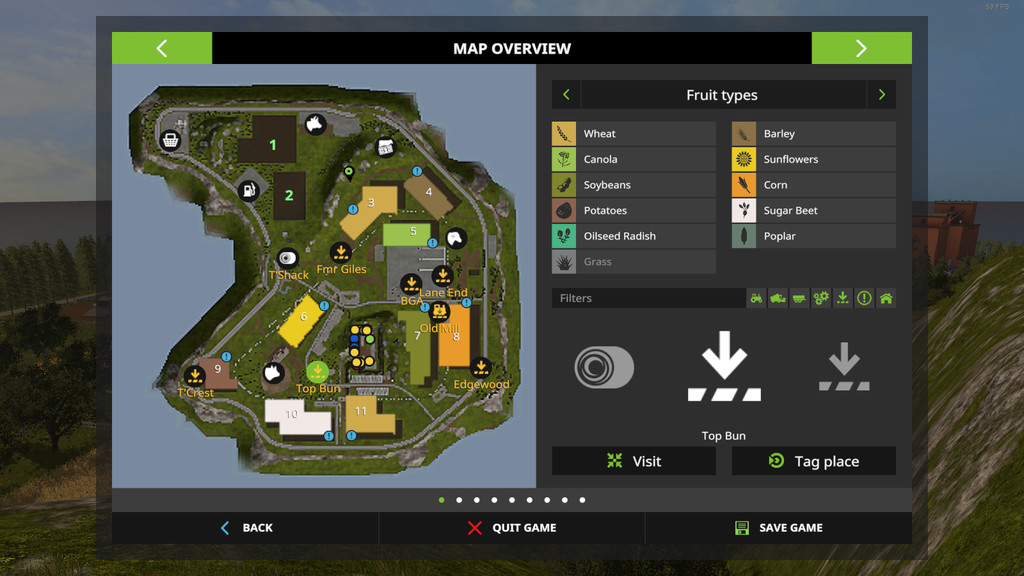Click QUIT GAME at the bottom
1024x576 pixels.
512,528
